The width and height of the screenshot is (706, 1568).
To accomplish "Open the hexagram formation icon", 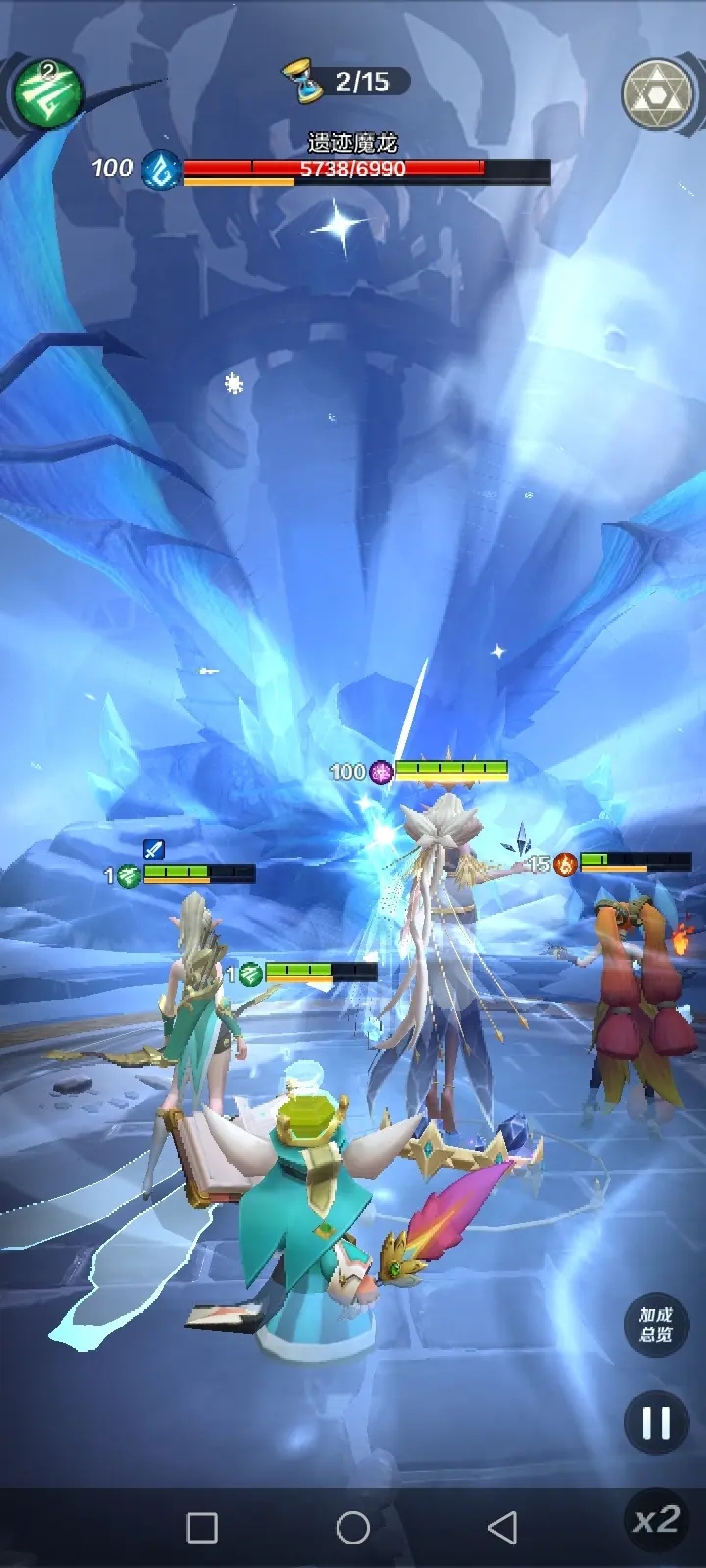I will [656, 95].
